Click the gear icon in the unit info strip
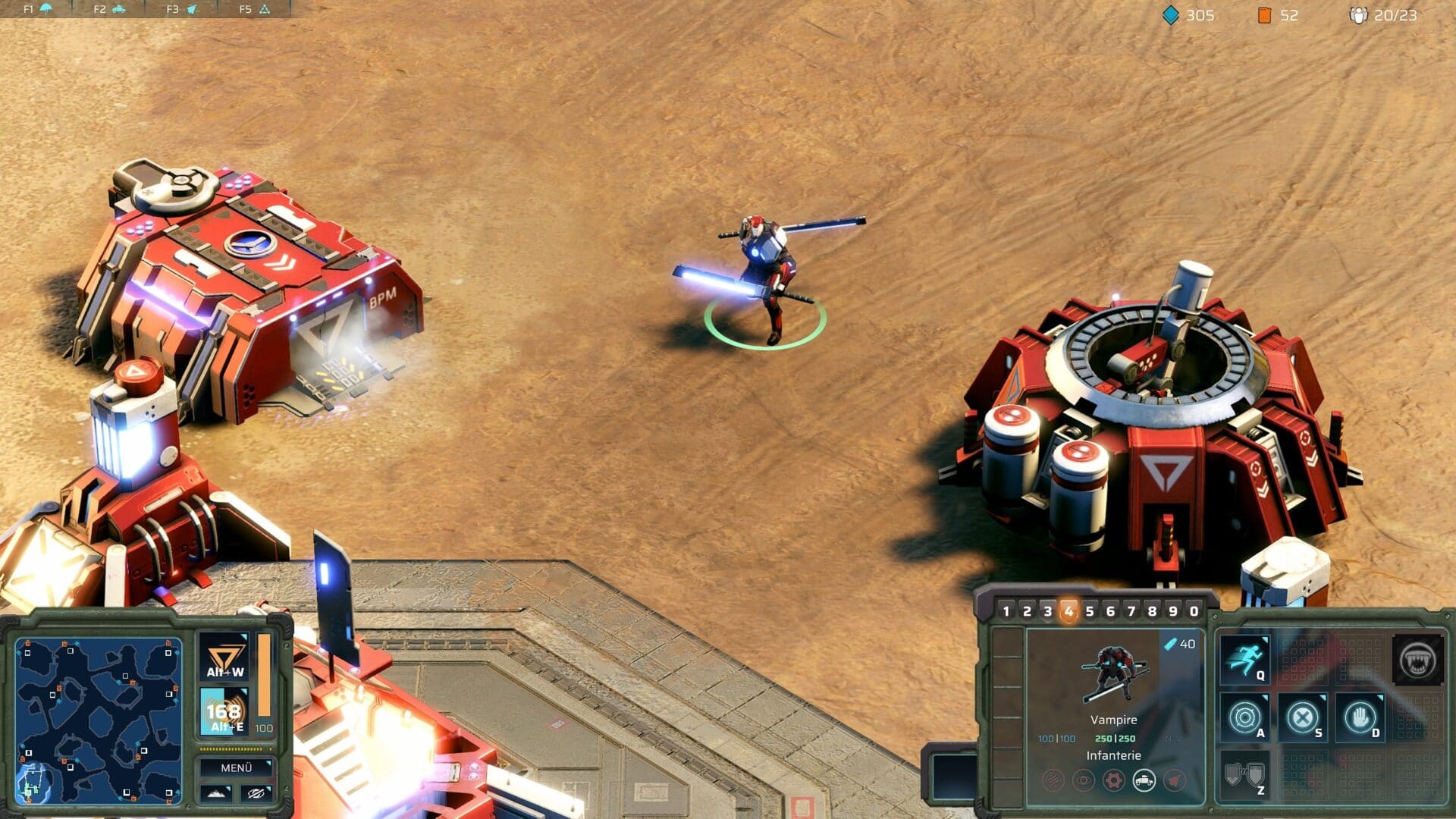Screen dimensions: 1456x819 pos(1112,779)
